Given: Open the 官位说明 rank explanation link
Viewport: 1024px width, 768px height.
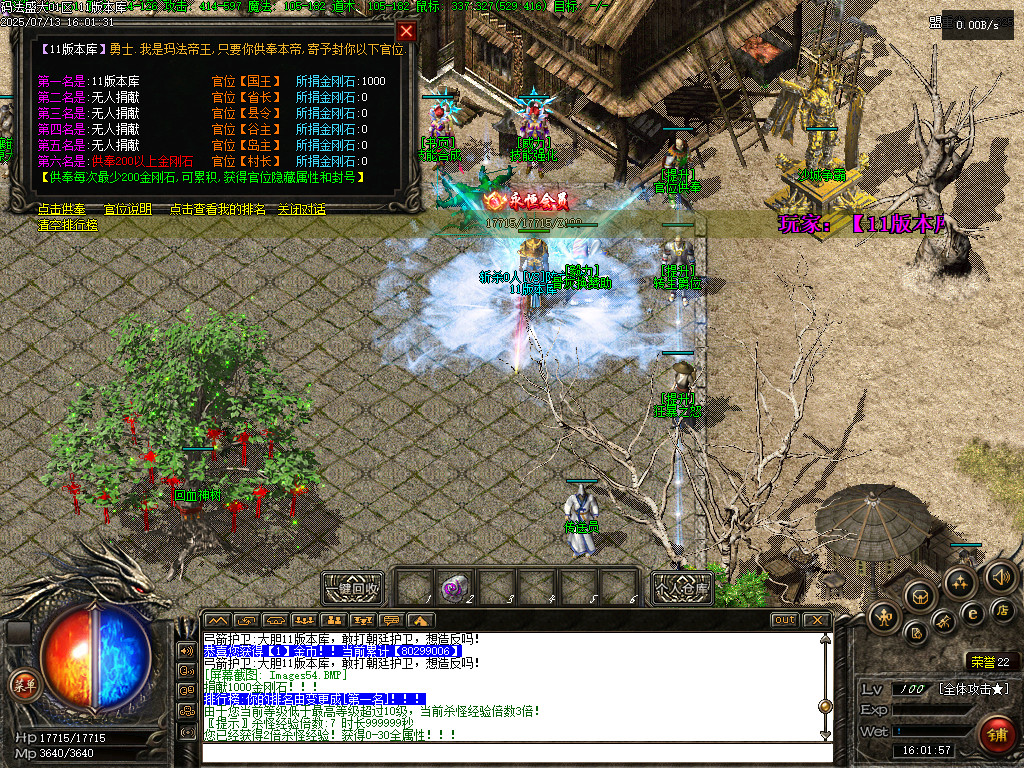Looking at the screenshot, I should [128, 210].
